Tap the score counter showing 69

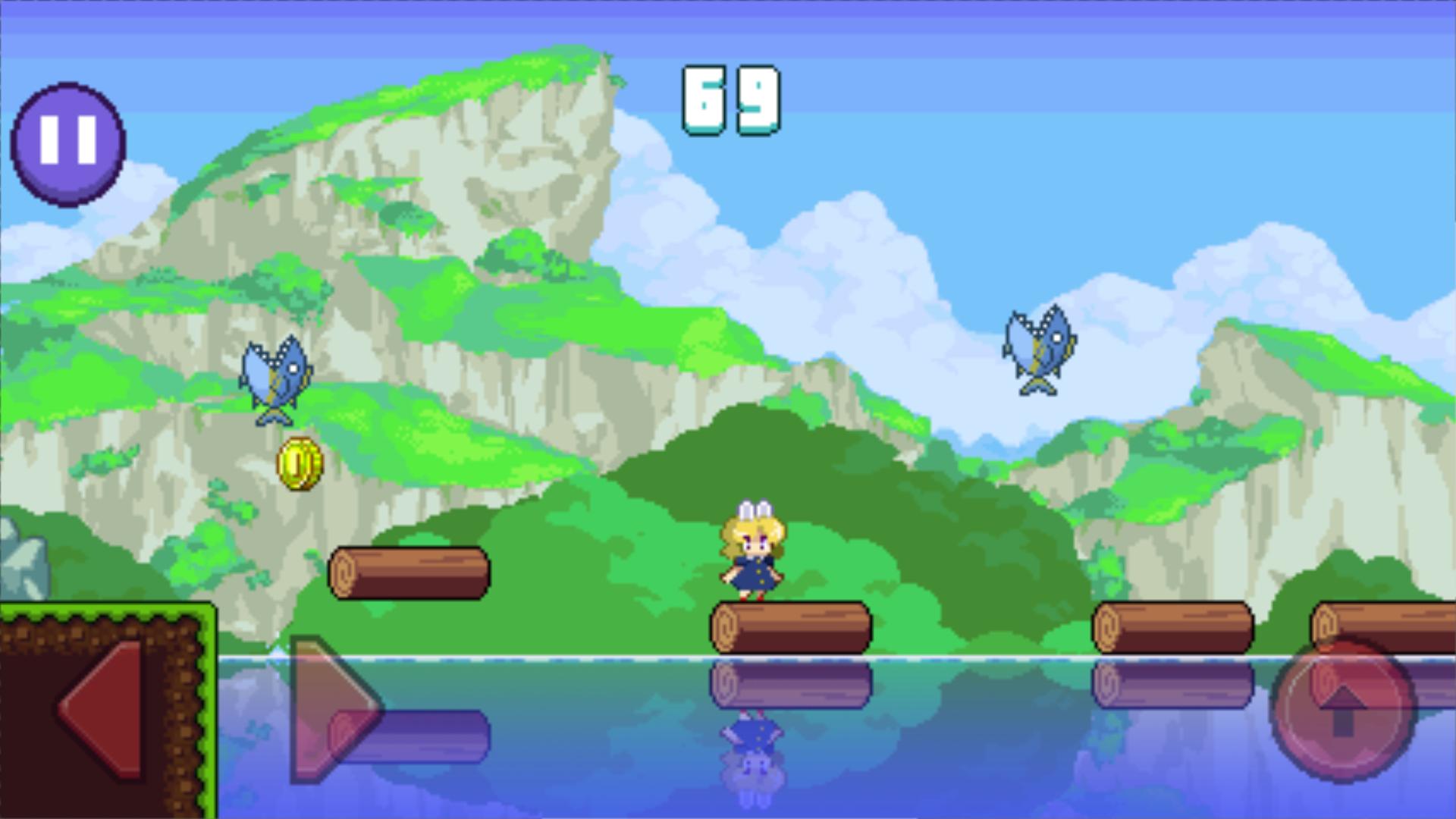click(730, 99)
